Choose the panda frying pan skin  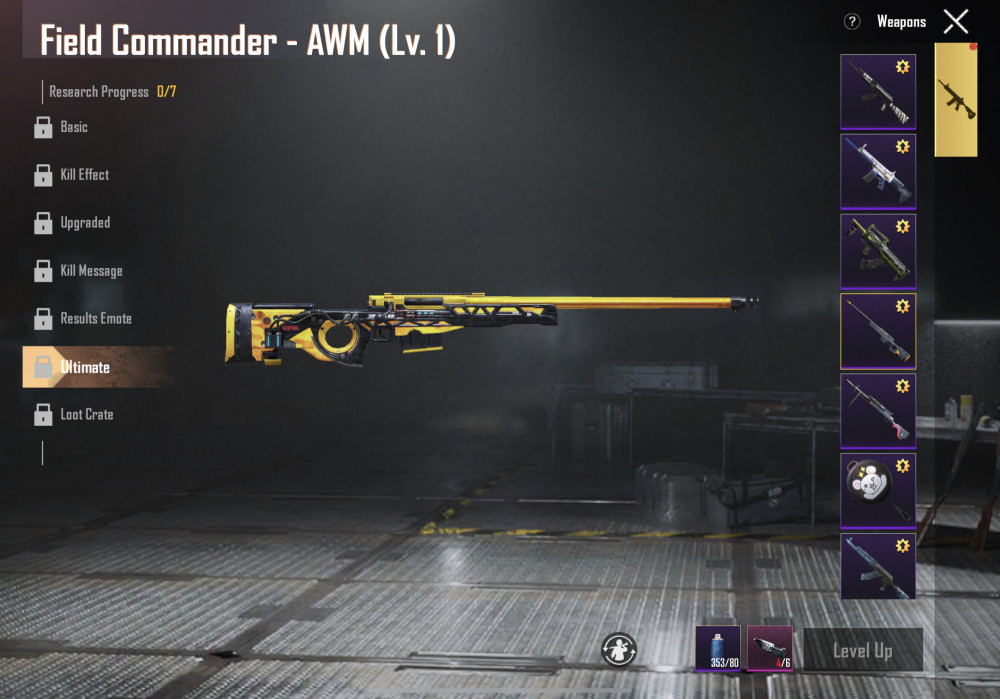click(x=877, y=490)
